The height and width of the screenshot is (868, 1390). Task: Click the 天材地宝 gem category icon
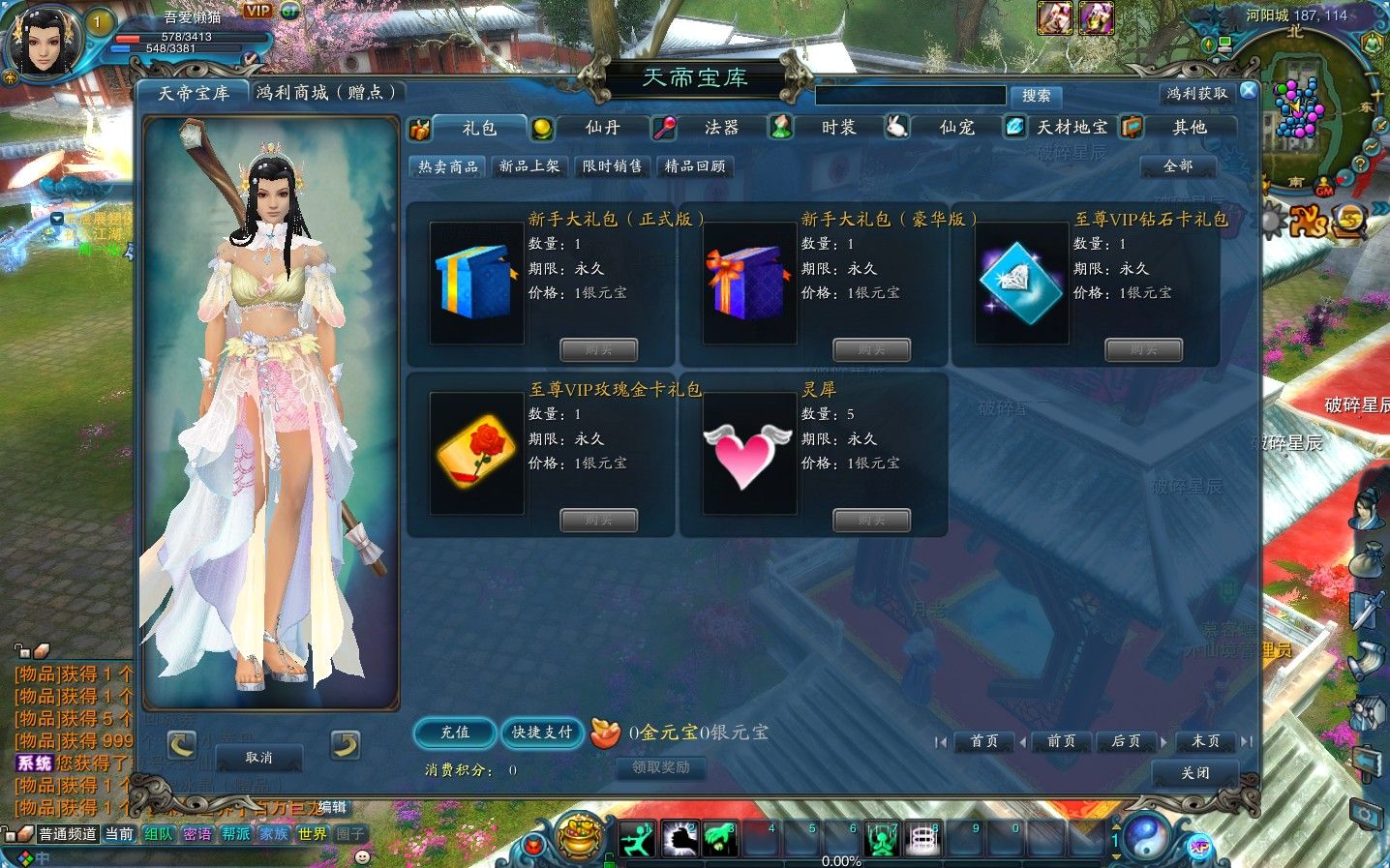click(x=1013, y=127)
